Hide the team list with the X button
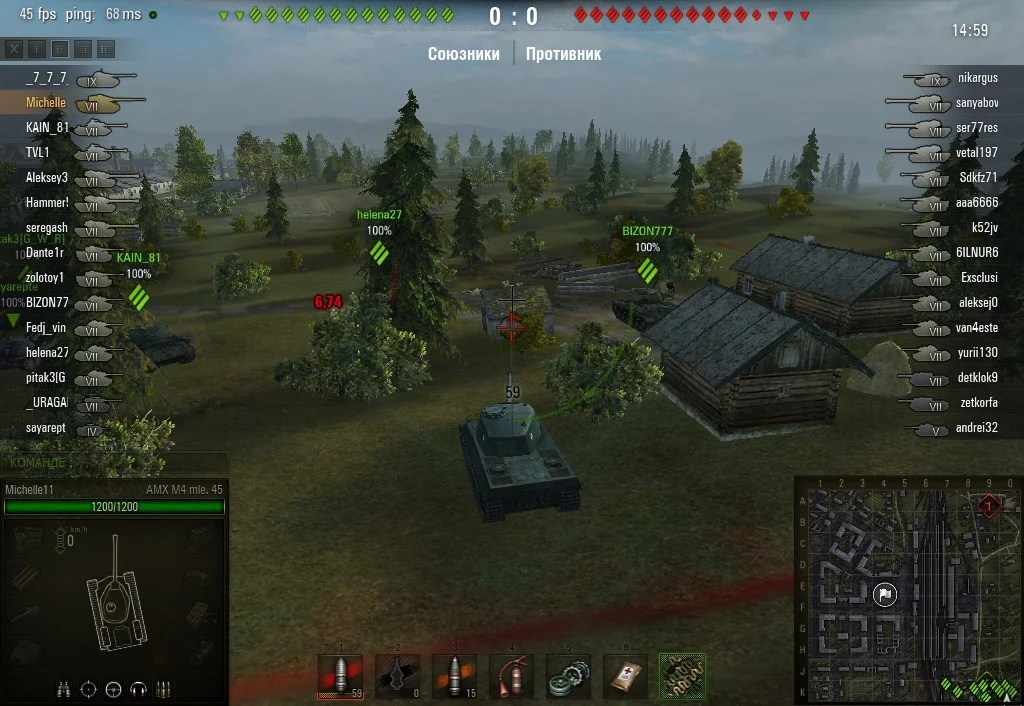The height and width of the screenshot is (706, 1024). pos(15,49)
